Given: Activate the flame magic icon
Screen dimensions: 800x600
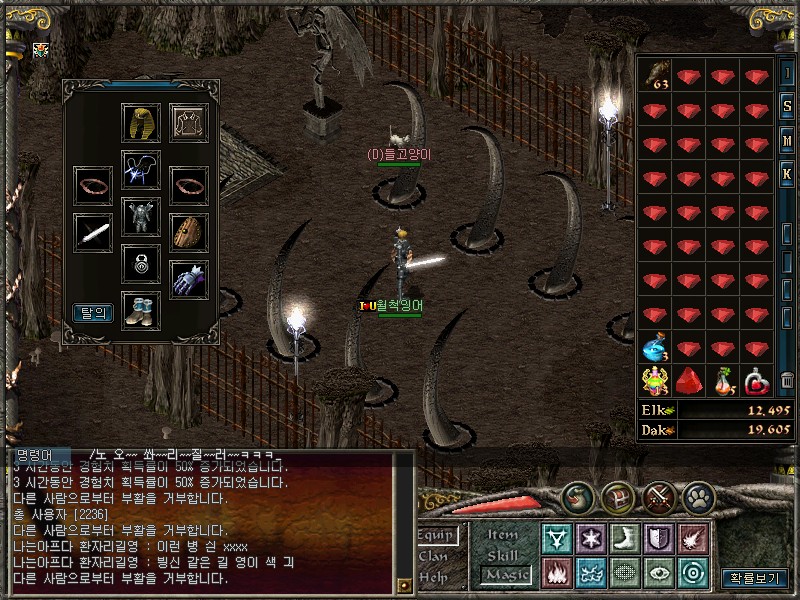Looking at the screenshot, I should [x=557, y=572].
